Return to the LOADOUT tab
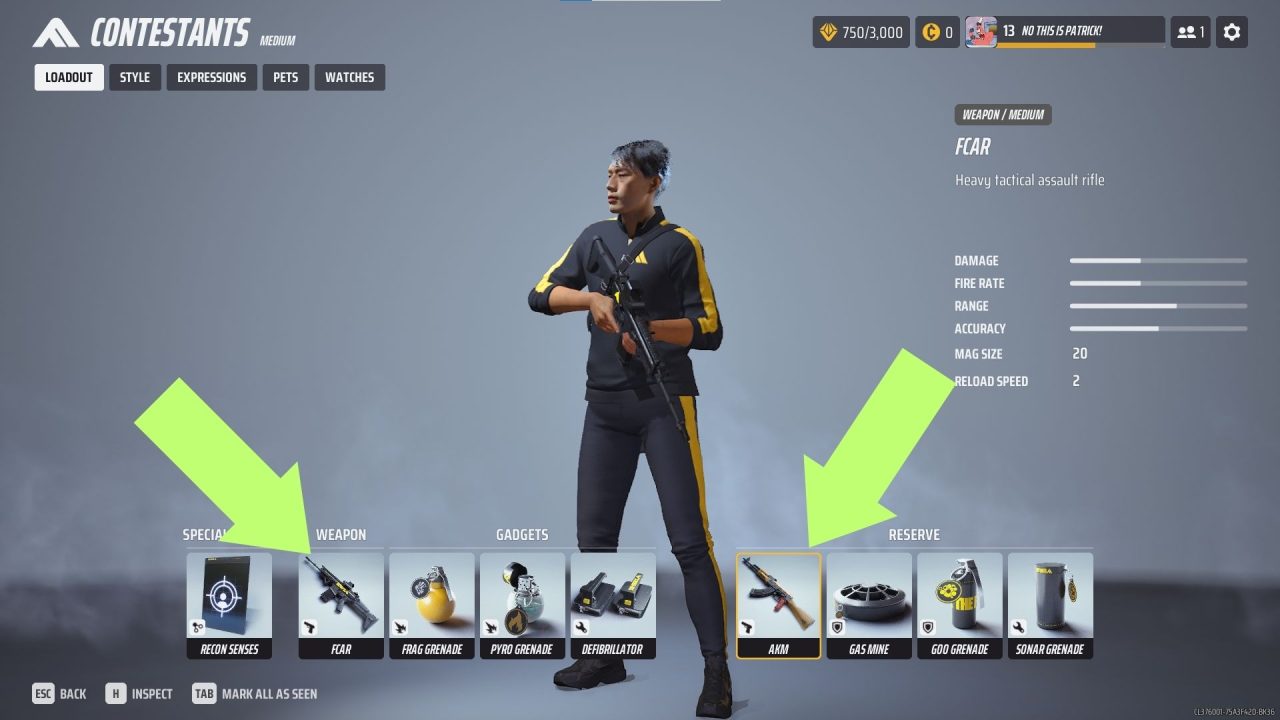The image size is (1280, 720). pyautogui.click(x=68, y=77)
